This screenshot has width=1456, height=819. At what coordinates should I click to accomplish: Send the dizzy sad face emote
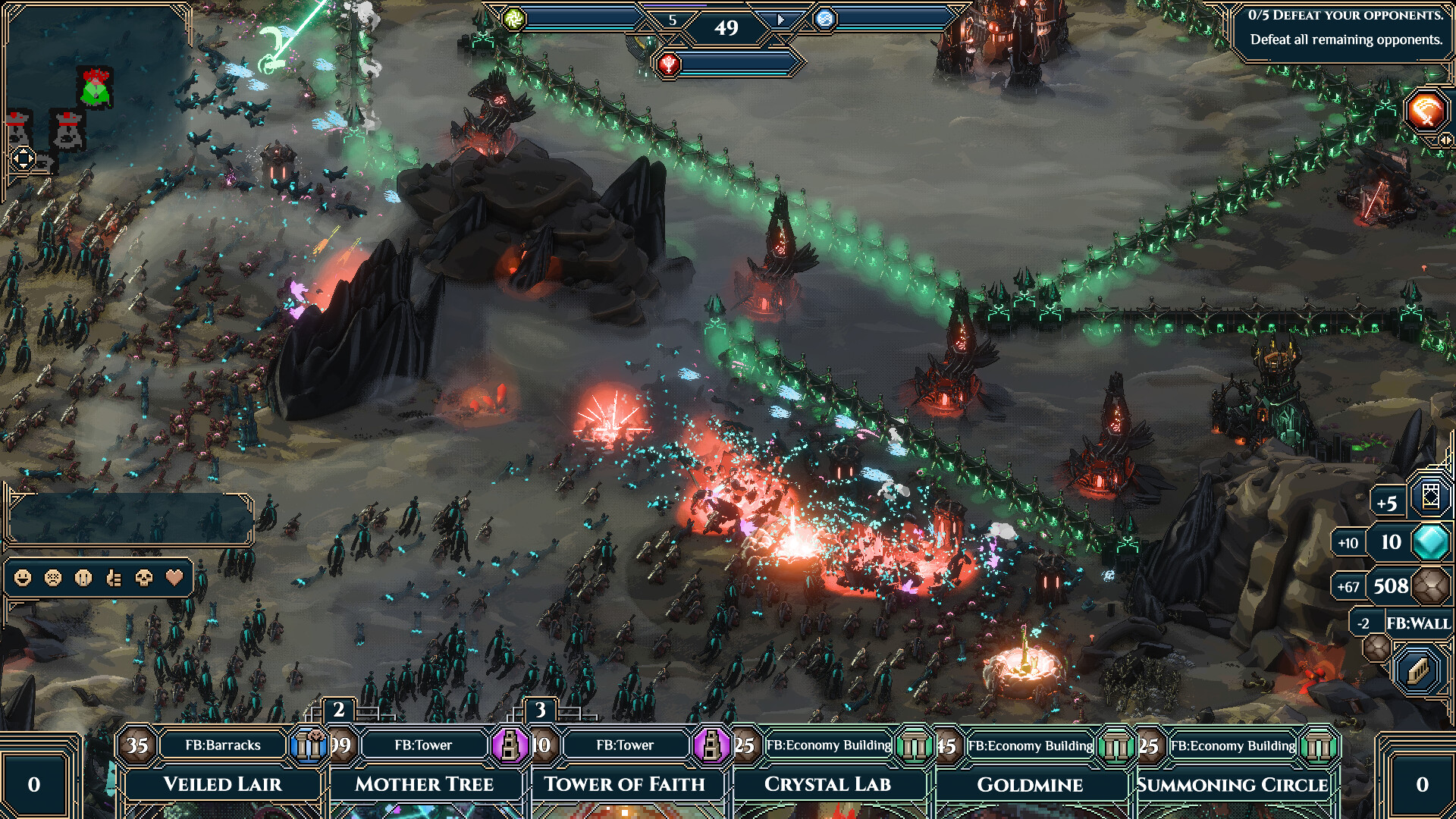53,579
